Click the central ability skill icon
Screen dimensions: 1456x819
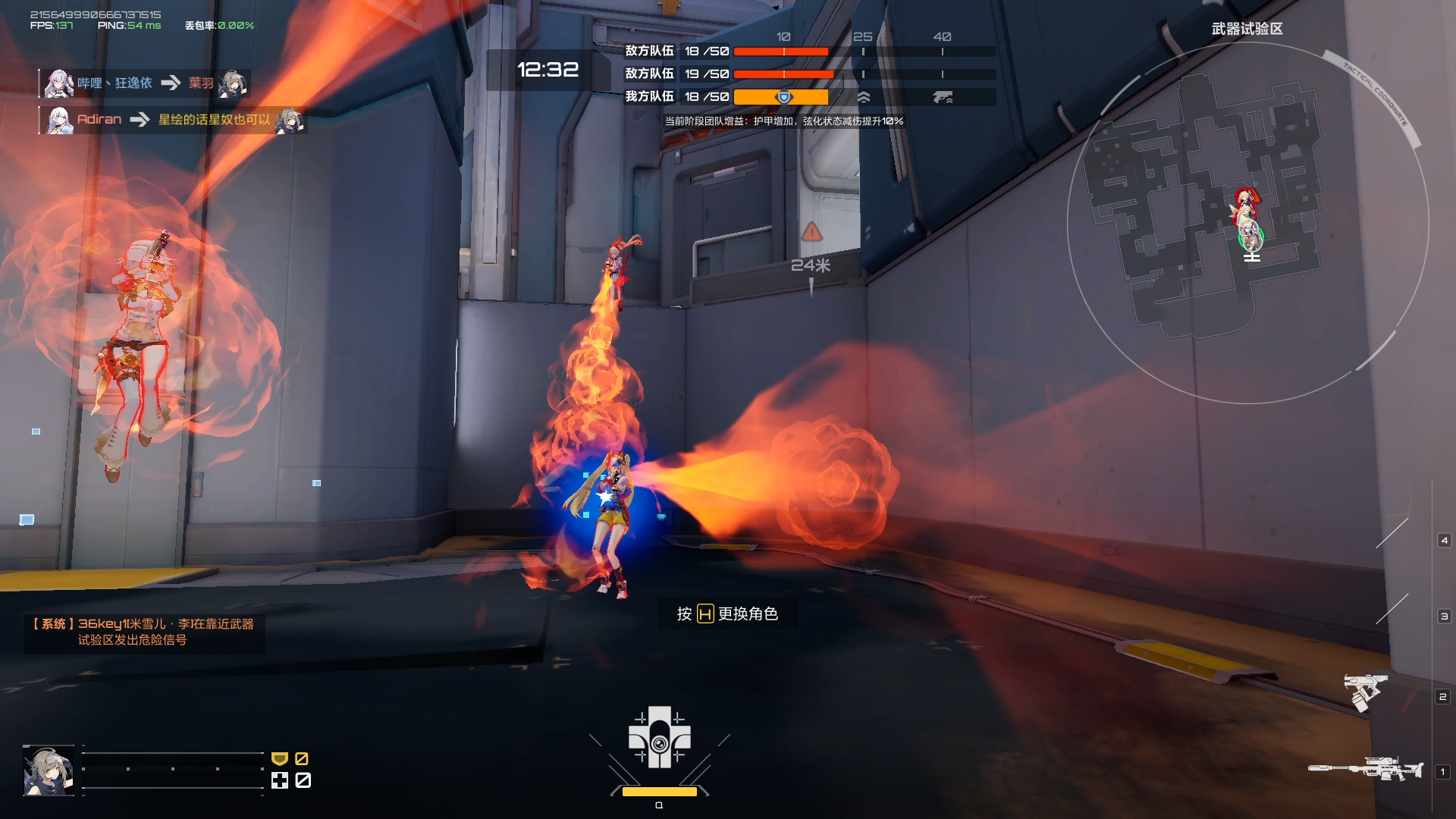[x=659, y=737]
